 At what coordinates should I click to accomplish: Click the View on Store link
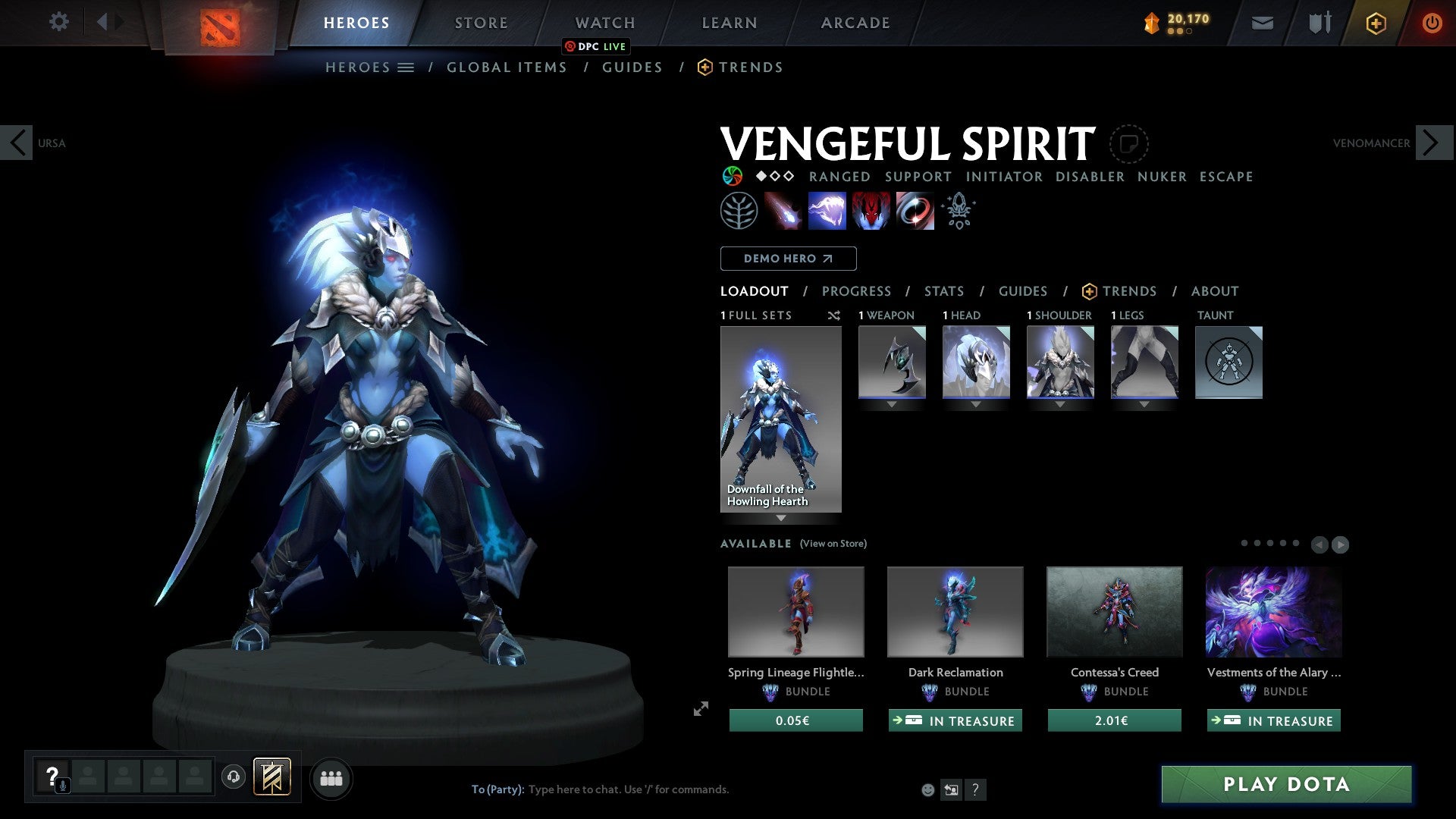point(833,544)
